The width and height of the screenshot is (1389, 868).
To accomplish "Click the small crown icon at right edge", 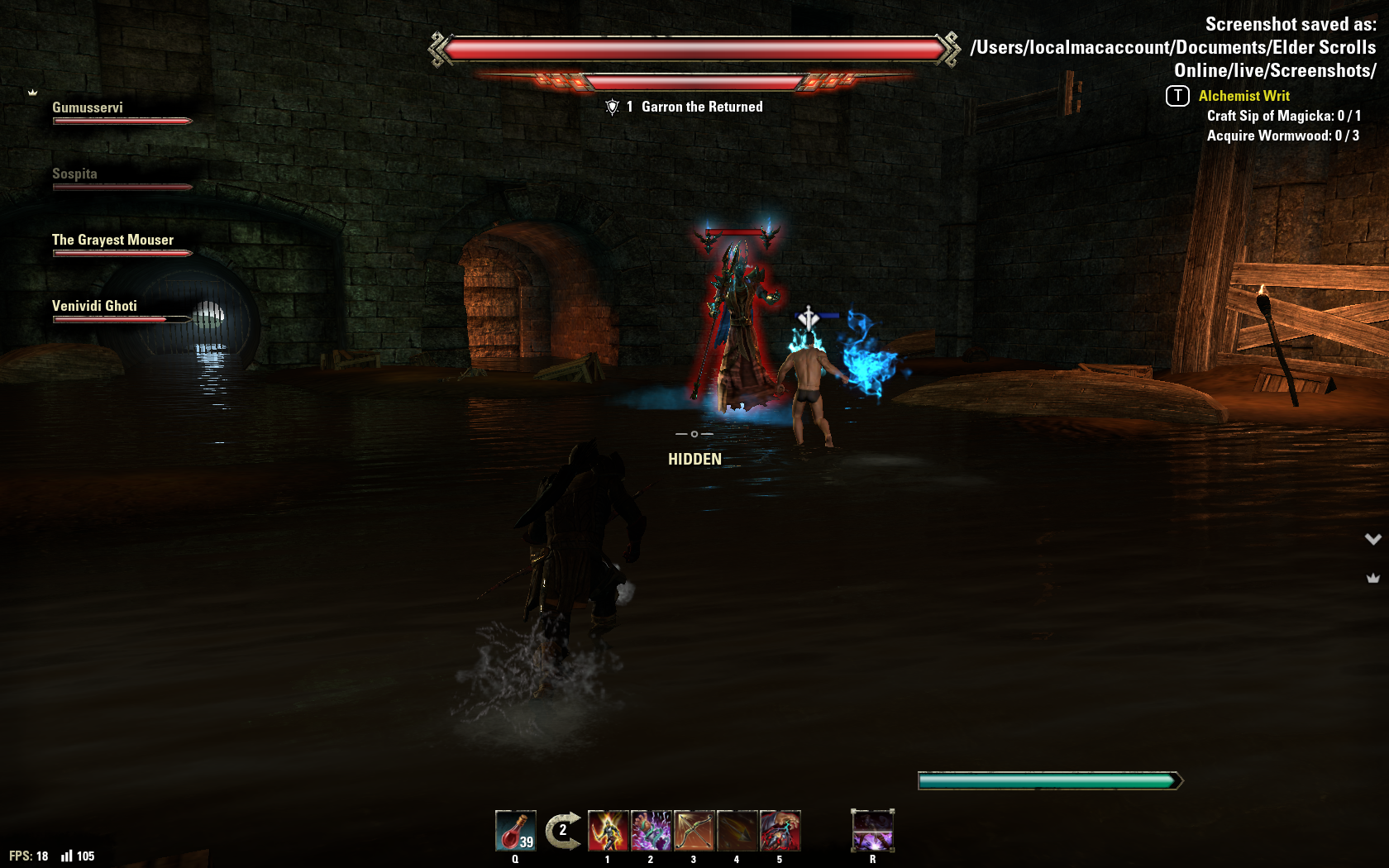I will tap(1373, 579).
